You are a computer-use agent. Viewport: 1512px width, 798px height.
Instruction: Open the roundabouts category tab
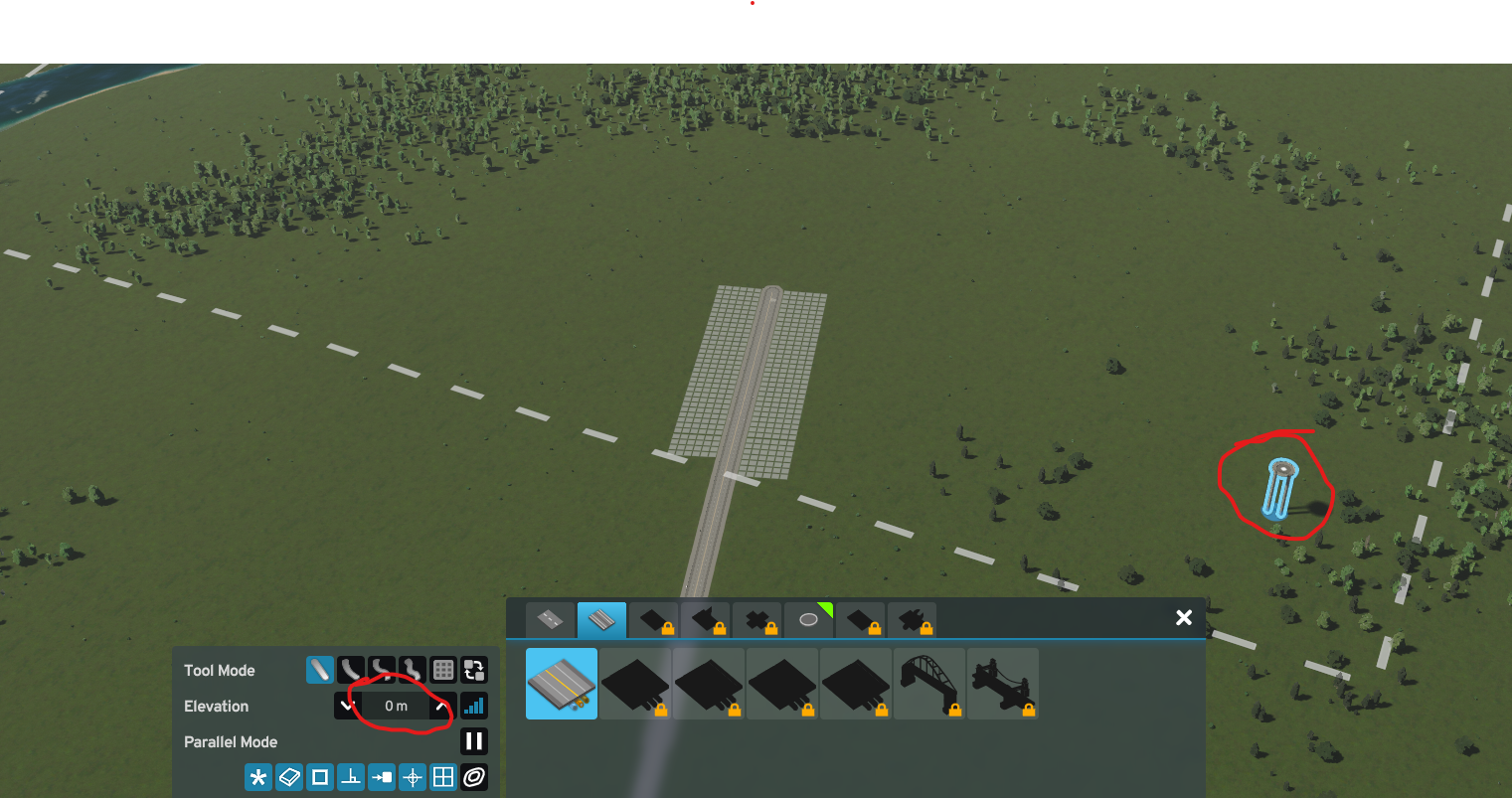pos(808,619)
